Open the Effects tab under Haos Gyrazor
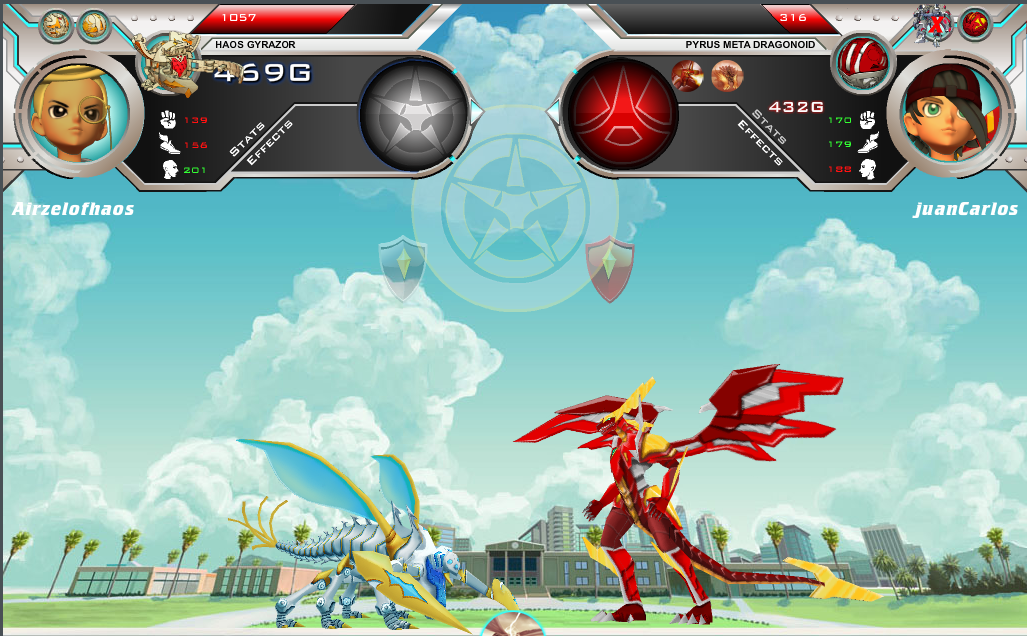This screenshot has width=1027, height=636. pyautogui.click(x=270, y=143)
